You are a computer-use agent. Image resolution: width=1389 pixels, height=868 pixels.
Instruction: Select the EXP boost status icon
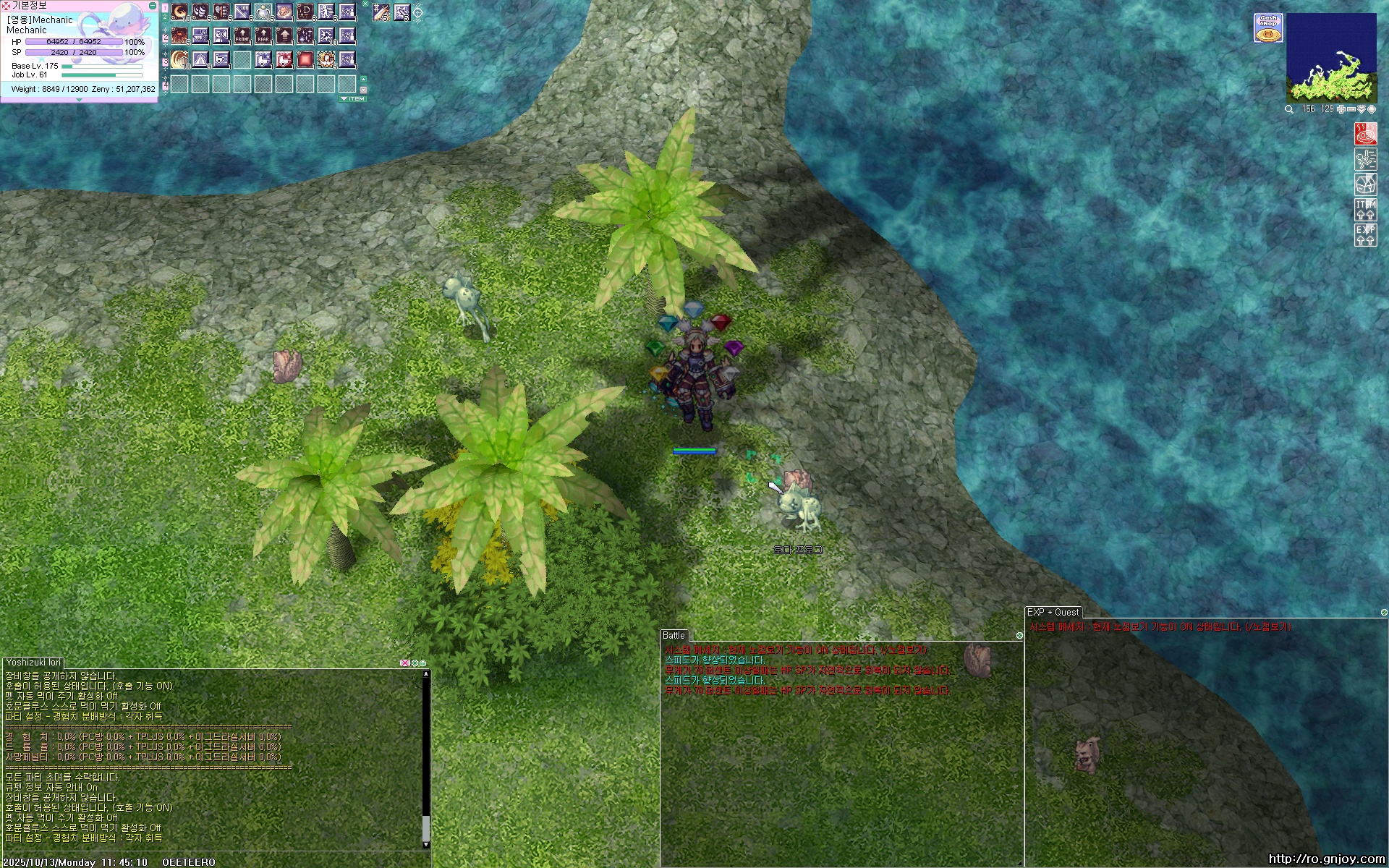[x=1365, y=234]
